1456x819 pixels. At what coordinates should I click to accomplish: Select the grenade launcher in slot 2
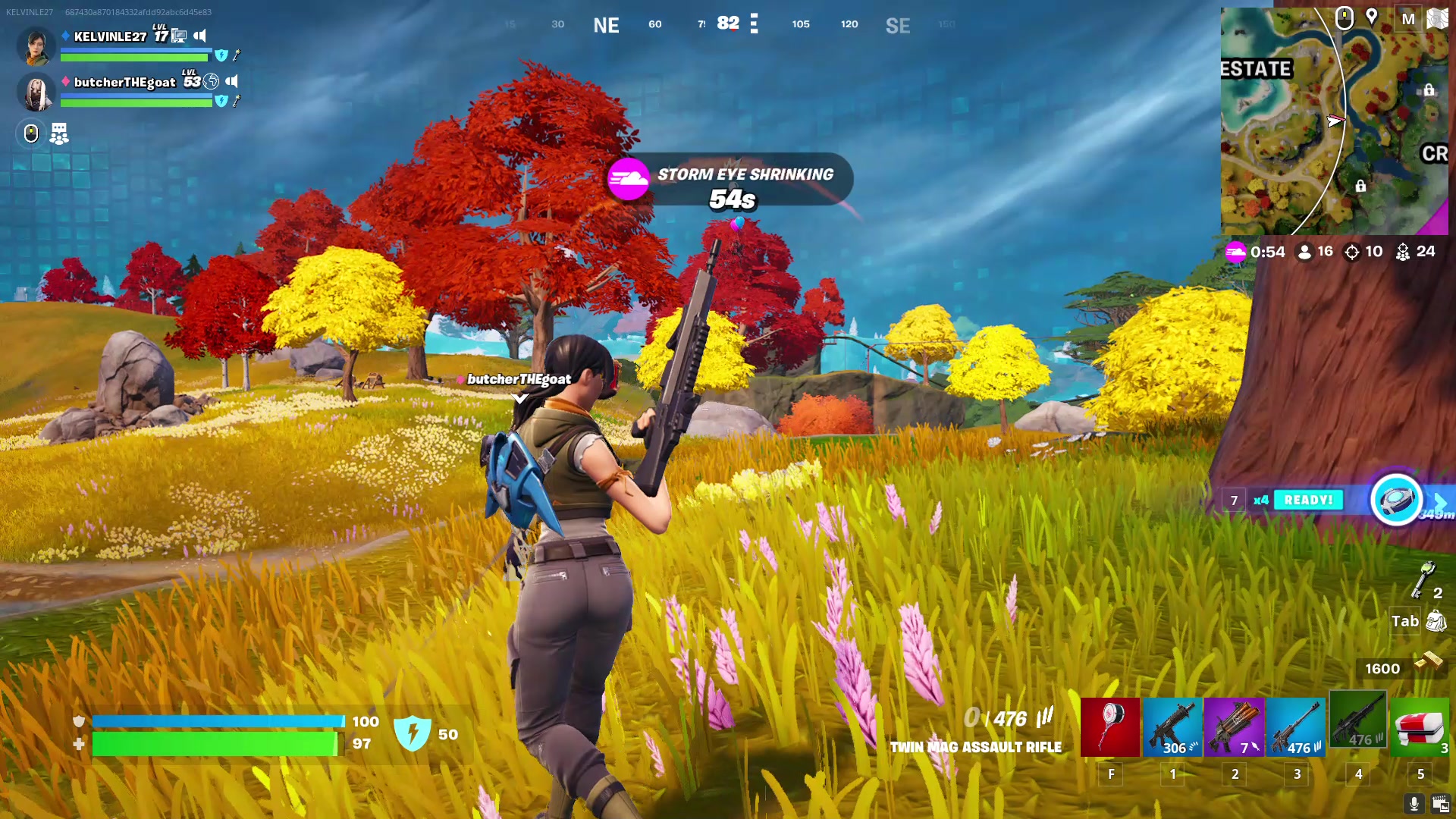tap(1235, 726)
